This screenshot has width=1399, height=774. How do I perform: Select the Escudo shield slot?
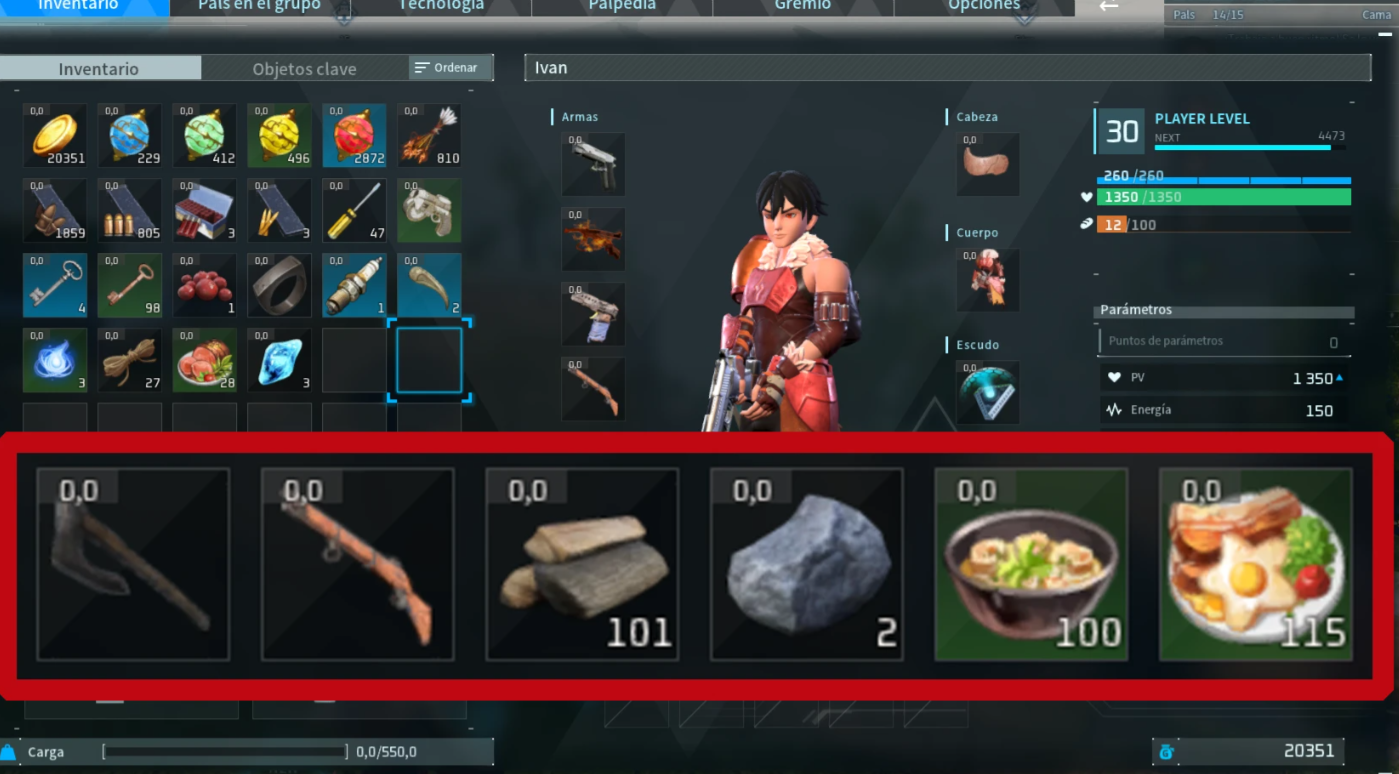coord(988,392)
